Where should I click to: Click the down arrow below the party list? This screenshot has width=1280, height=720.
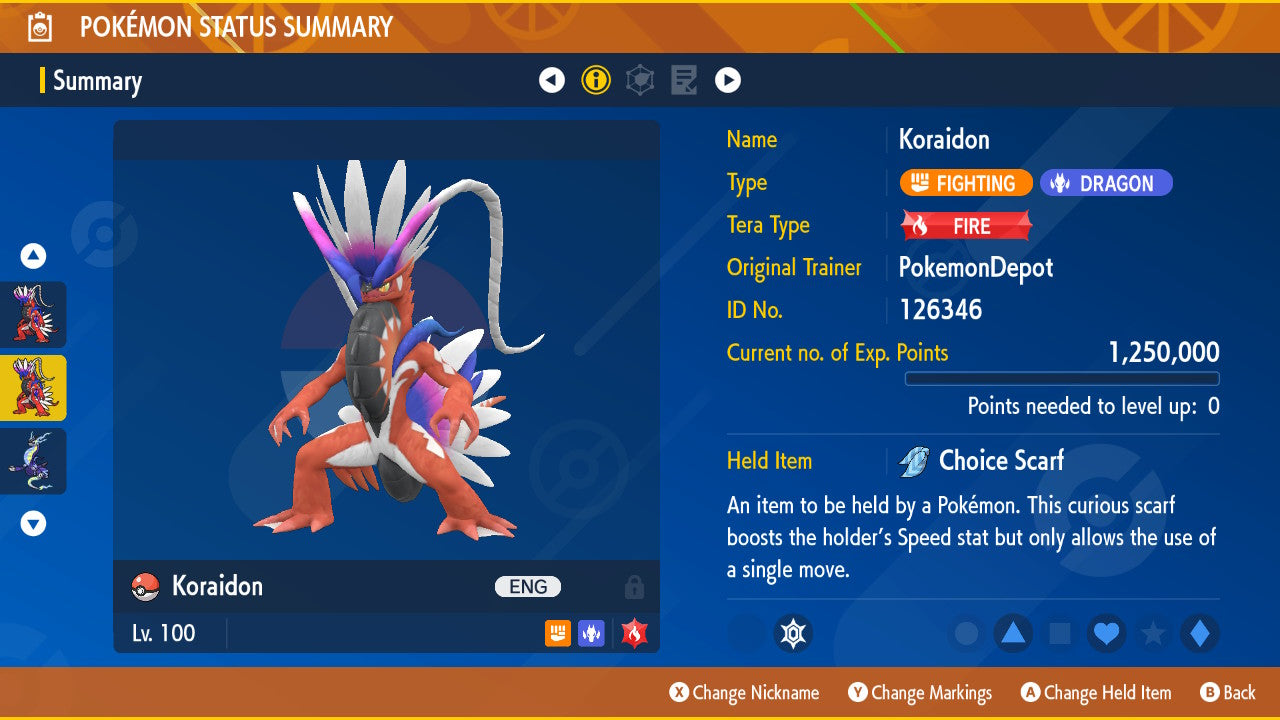[33, 523]
